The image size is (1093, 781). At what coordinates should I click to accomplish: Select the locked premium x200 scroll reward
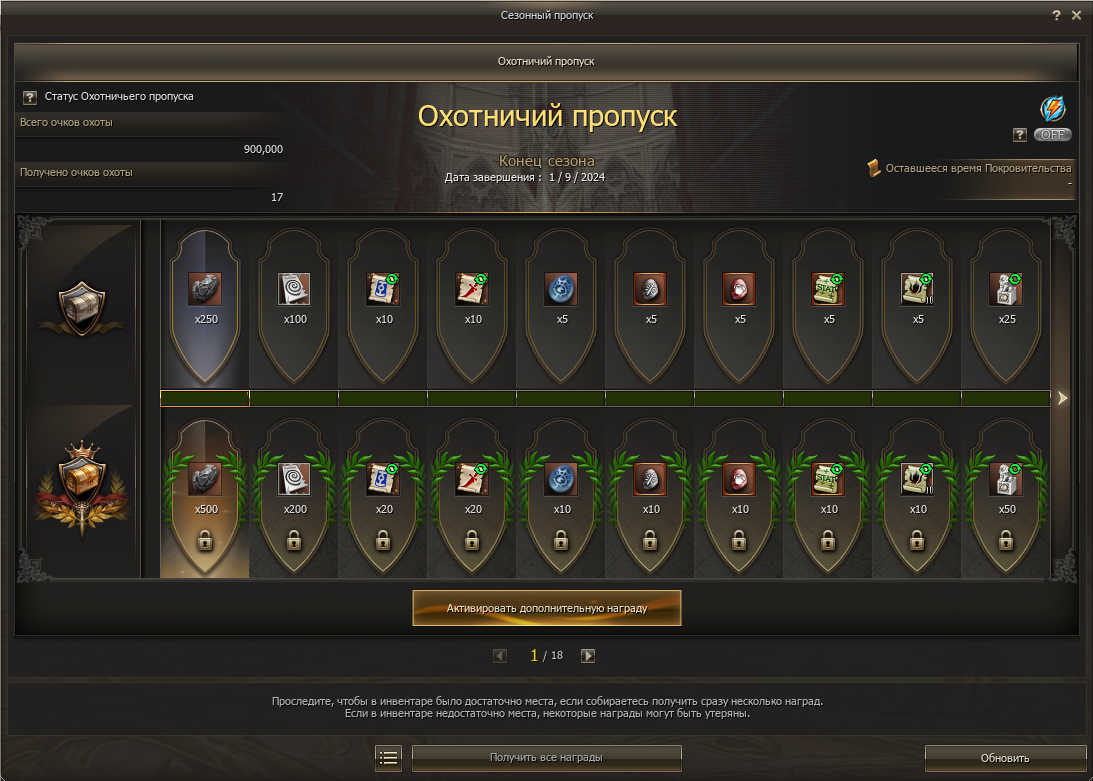point(294,497)
